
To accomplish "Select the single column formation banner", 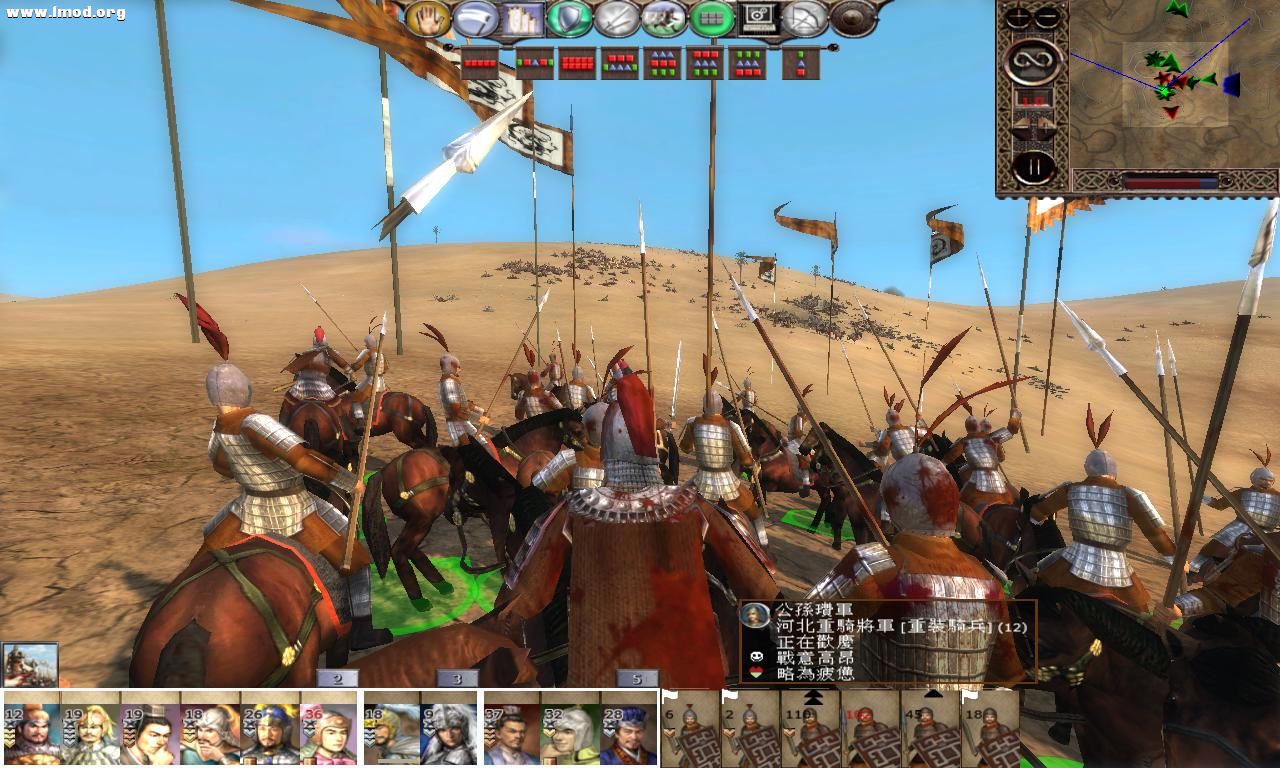I will coord(800,63).
